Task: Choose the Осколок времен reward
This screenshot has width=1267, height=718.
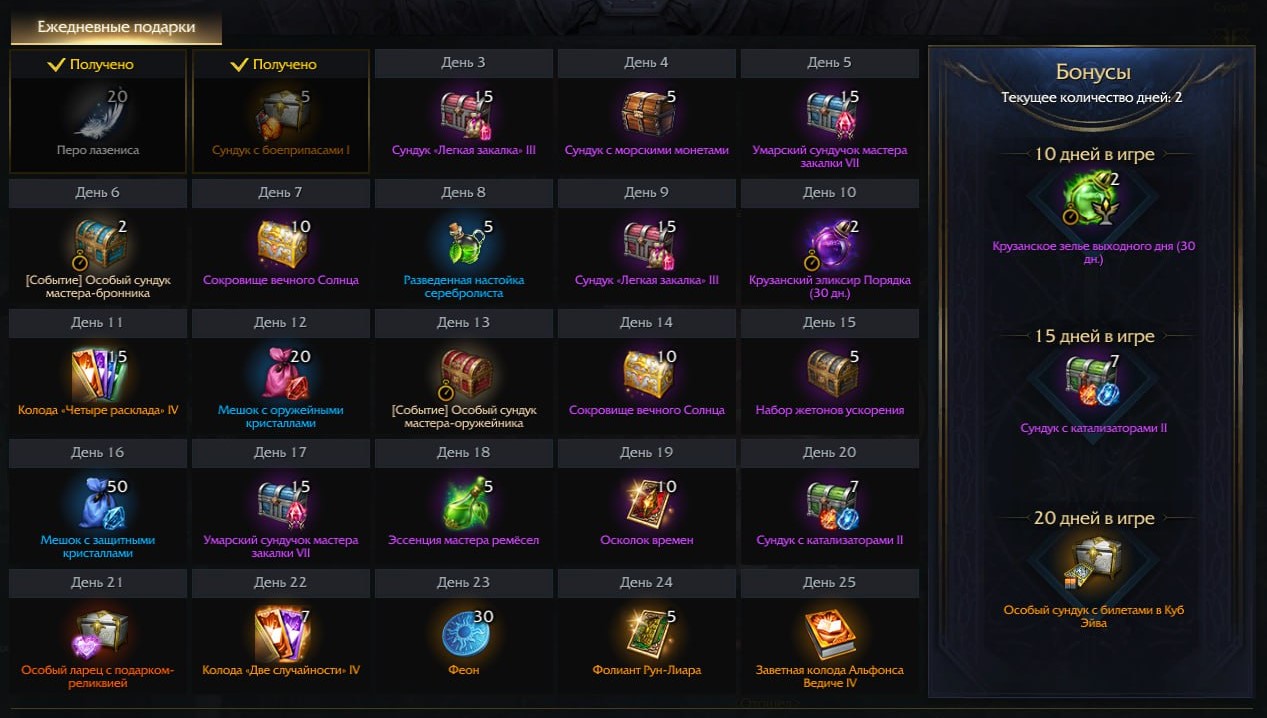Action: pos(647,503)
